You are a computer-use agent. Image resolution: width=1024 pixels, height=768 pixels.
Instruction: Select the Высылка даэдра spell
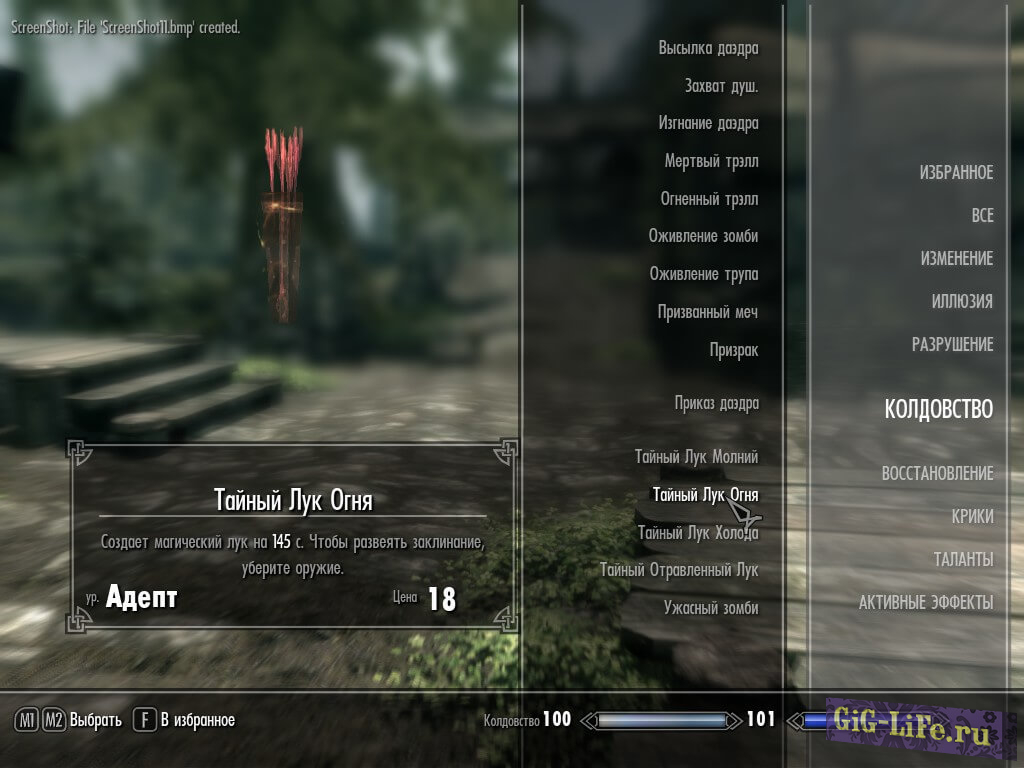pos(708,48)
